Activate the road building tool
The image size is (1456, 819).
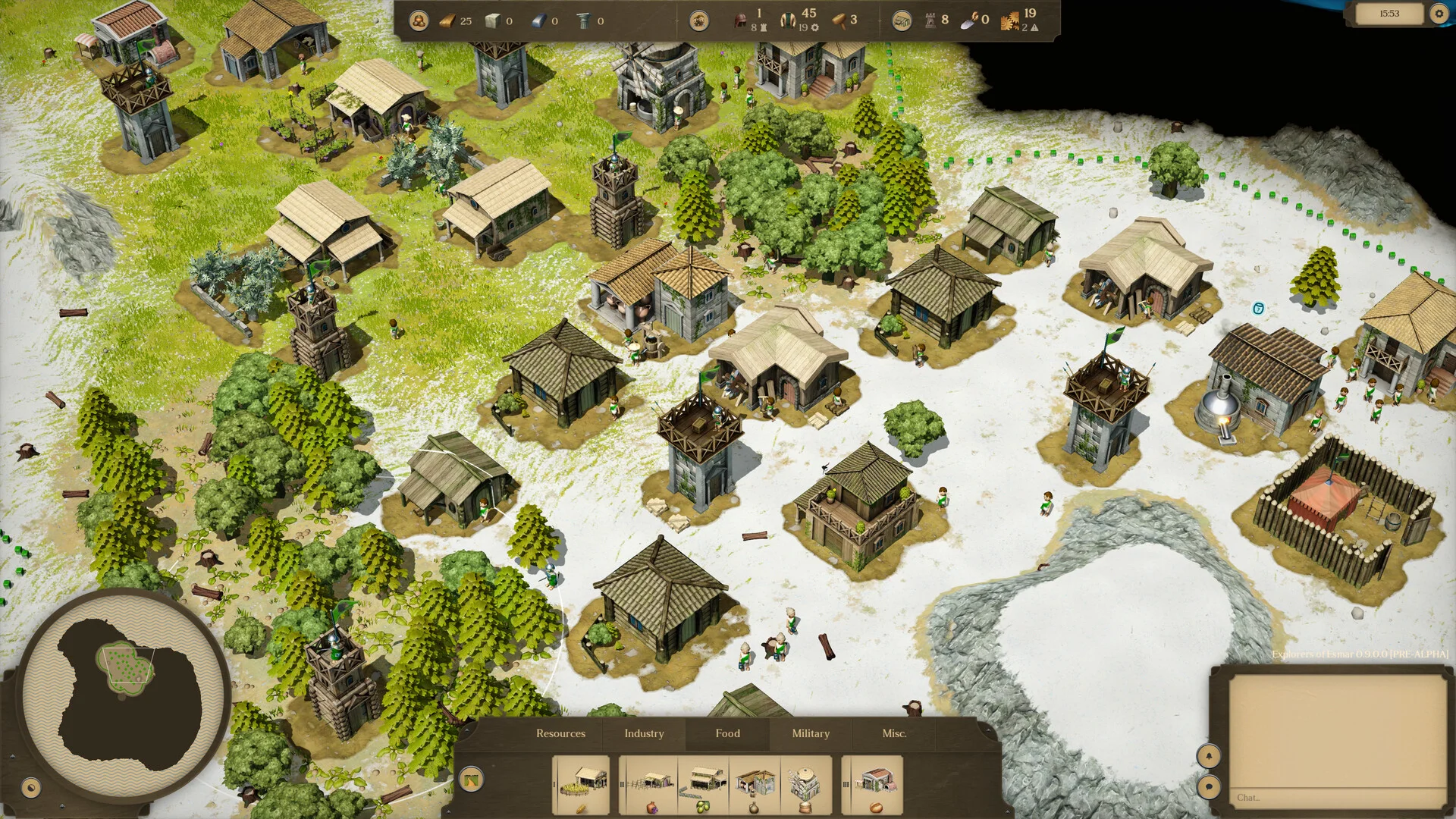coord(471,779)
